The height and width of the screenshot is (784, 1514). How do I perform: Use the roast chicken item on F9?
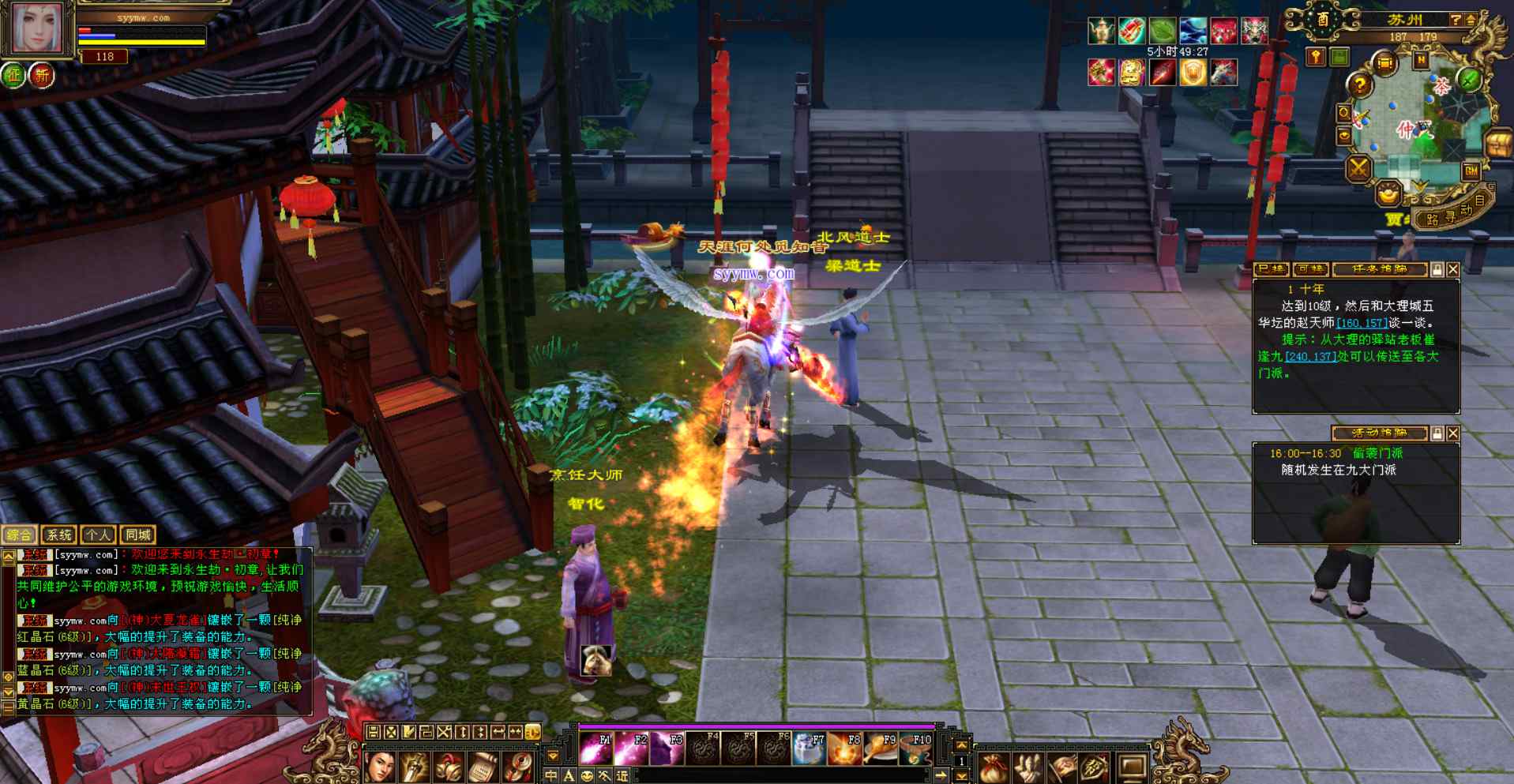(881, 749)
